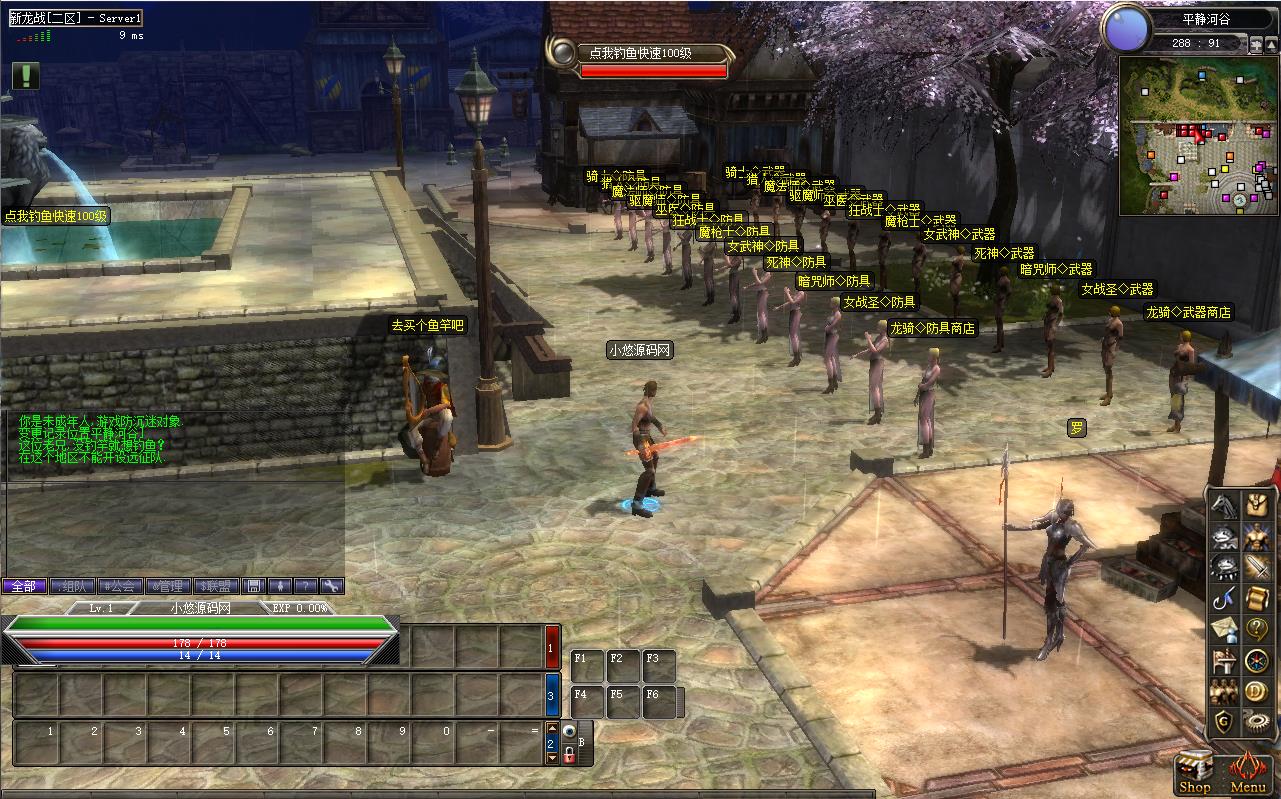Viewport: 1281px width, 799px height.
Task: Open the quest scroll icon
Action: point(1256,599)
